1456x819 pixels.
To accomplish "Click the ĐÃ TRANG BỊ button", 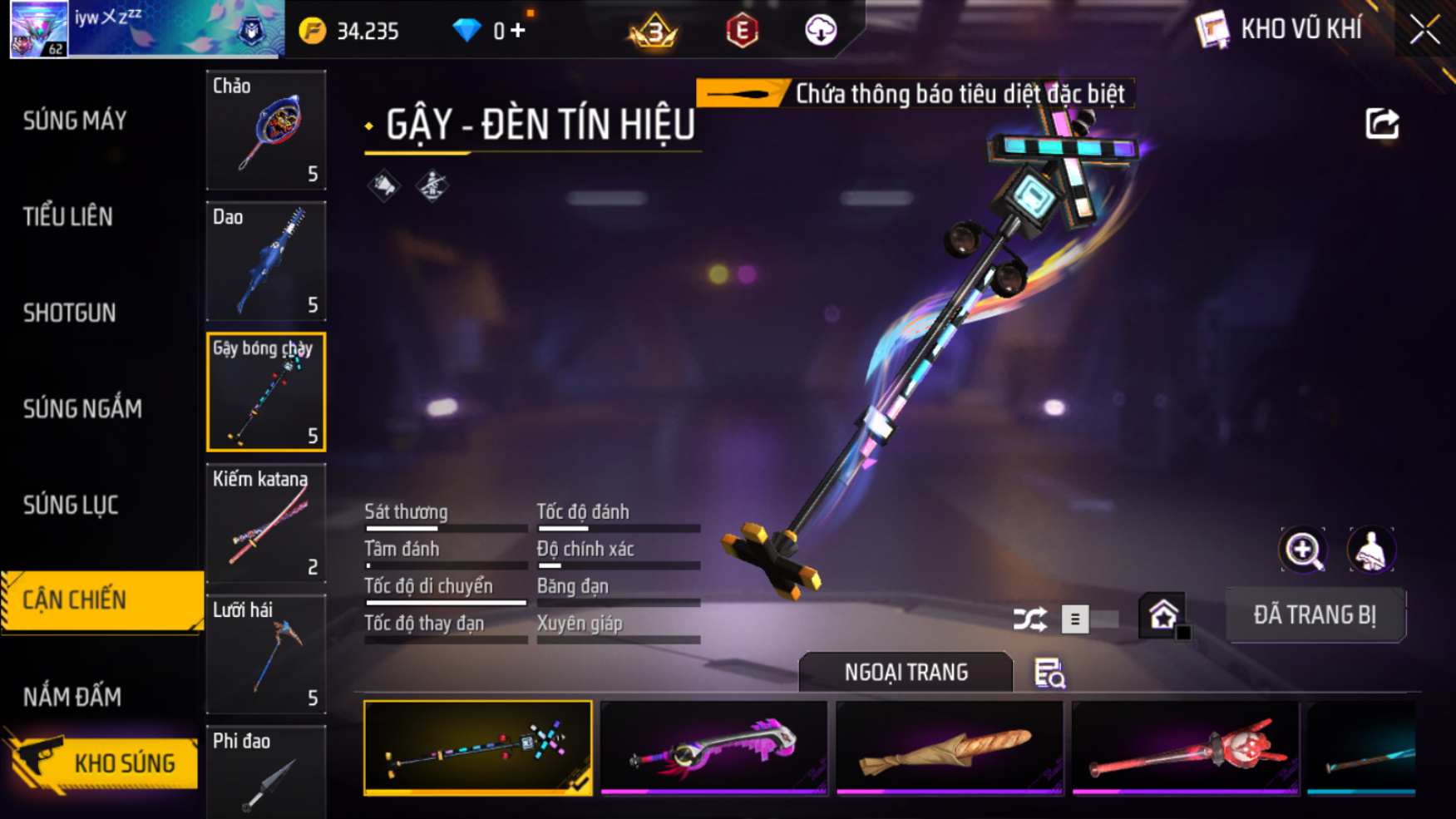I will pos(1315,615).
